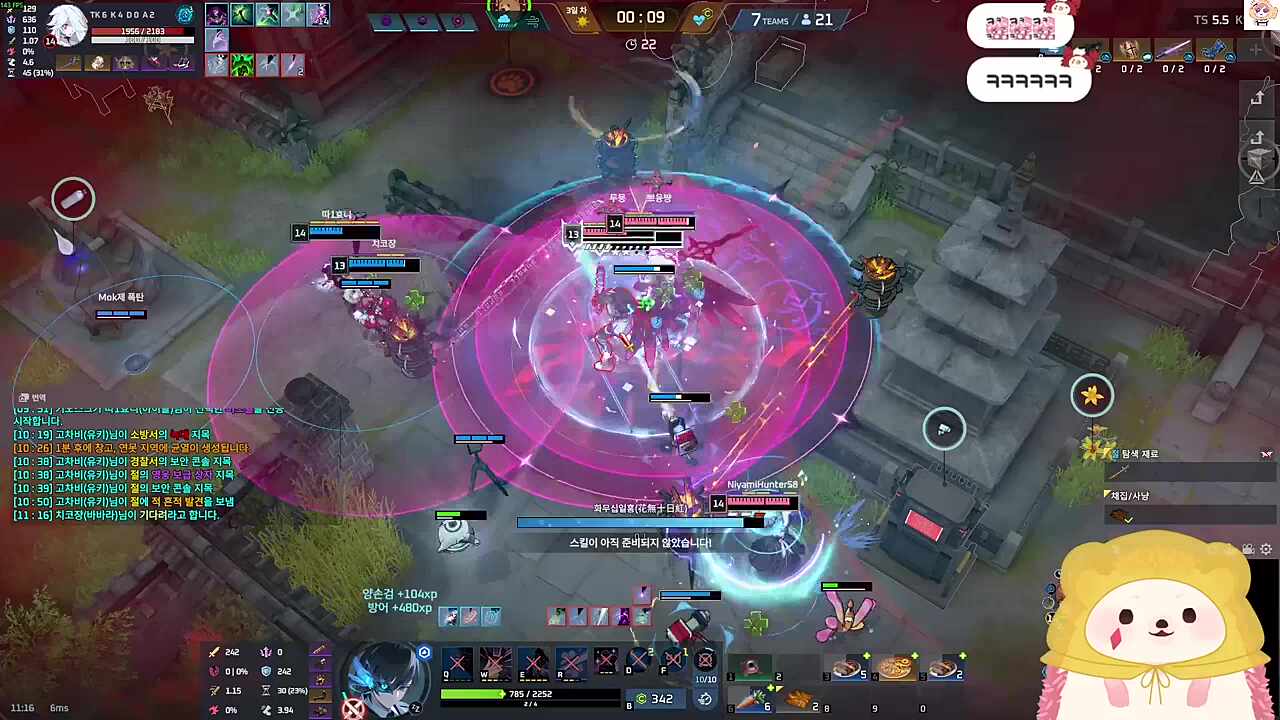
Task: Toggle the exploration route panel header
Action: click(x=1139, y=454)
